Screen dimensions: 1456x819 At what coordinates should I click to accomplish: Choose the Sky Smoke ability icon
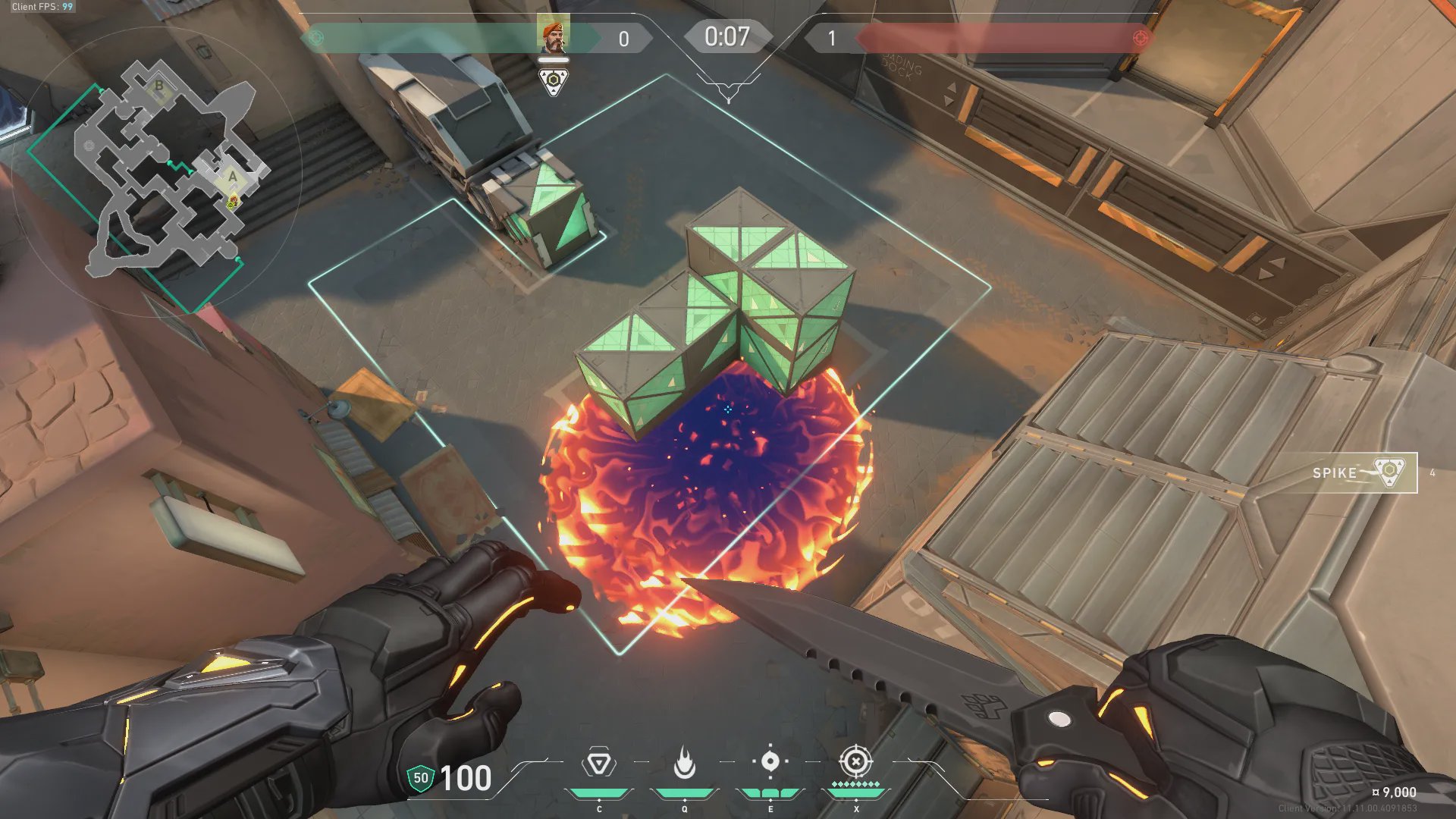(x=770, y=761)
